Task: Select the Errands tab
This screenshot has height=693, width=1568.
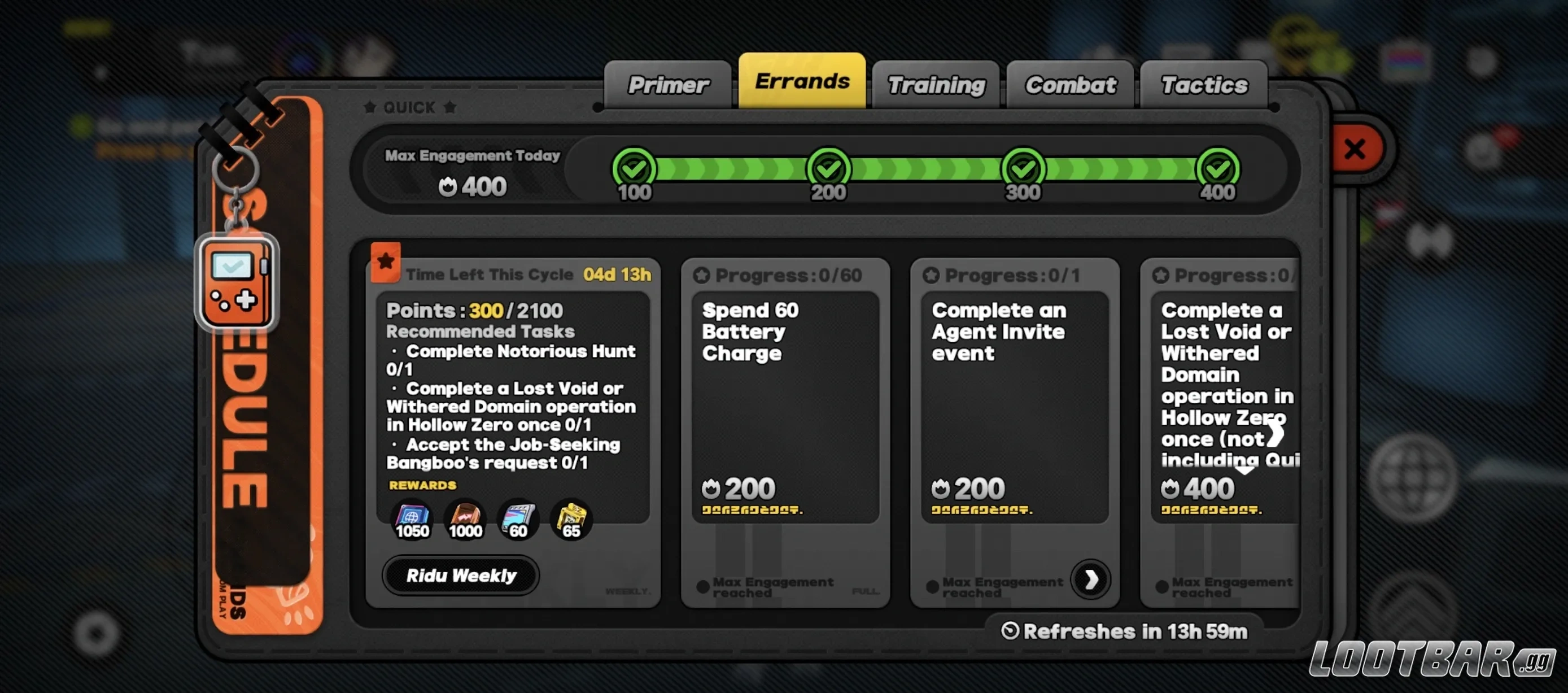Action: coord(802,81)
